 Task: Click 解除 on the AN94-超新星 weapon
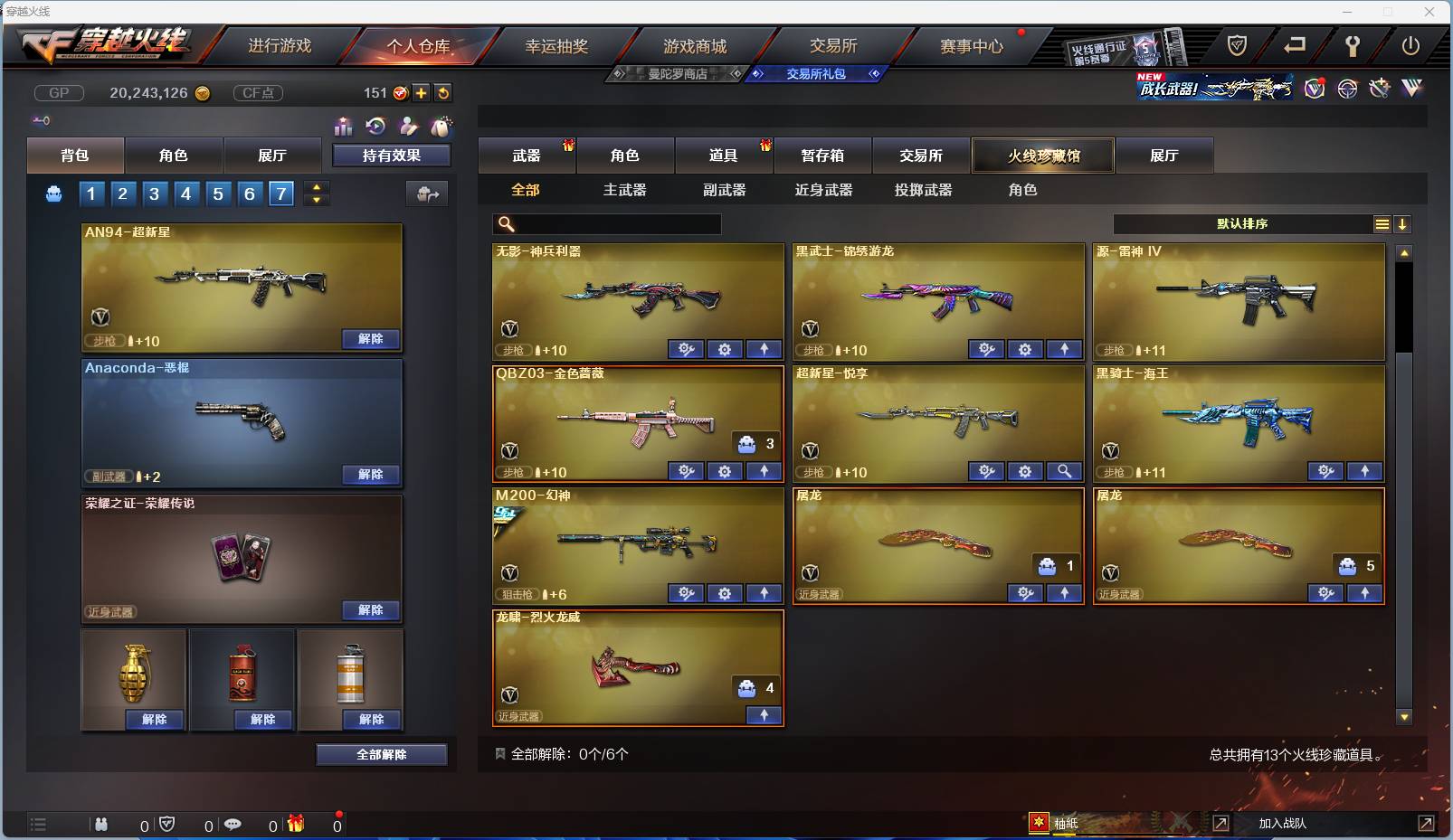coord(371,338)
